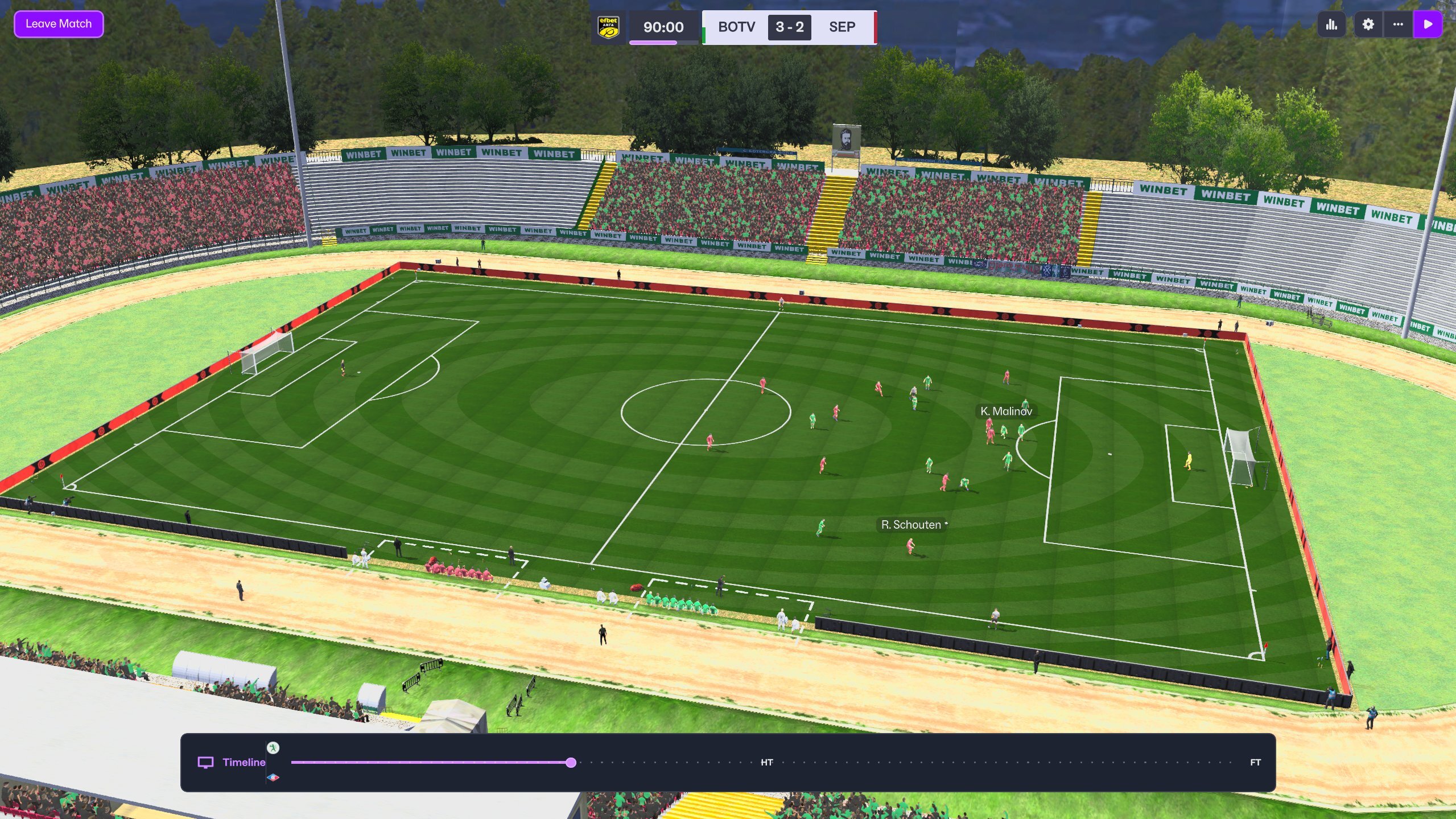Viewport: 1456px width, 819px height.
Task: Open the match stats bar-chart panel
Action: 1331,24
